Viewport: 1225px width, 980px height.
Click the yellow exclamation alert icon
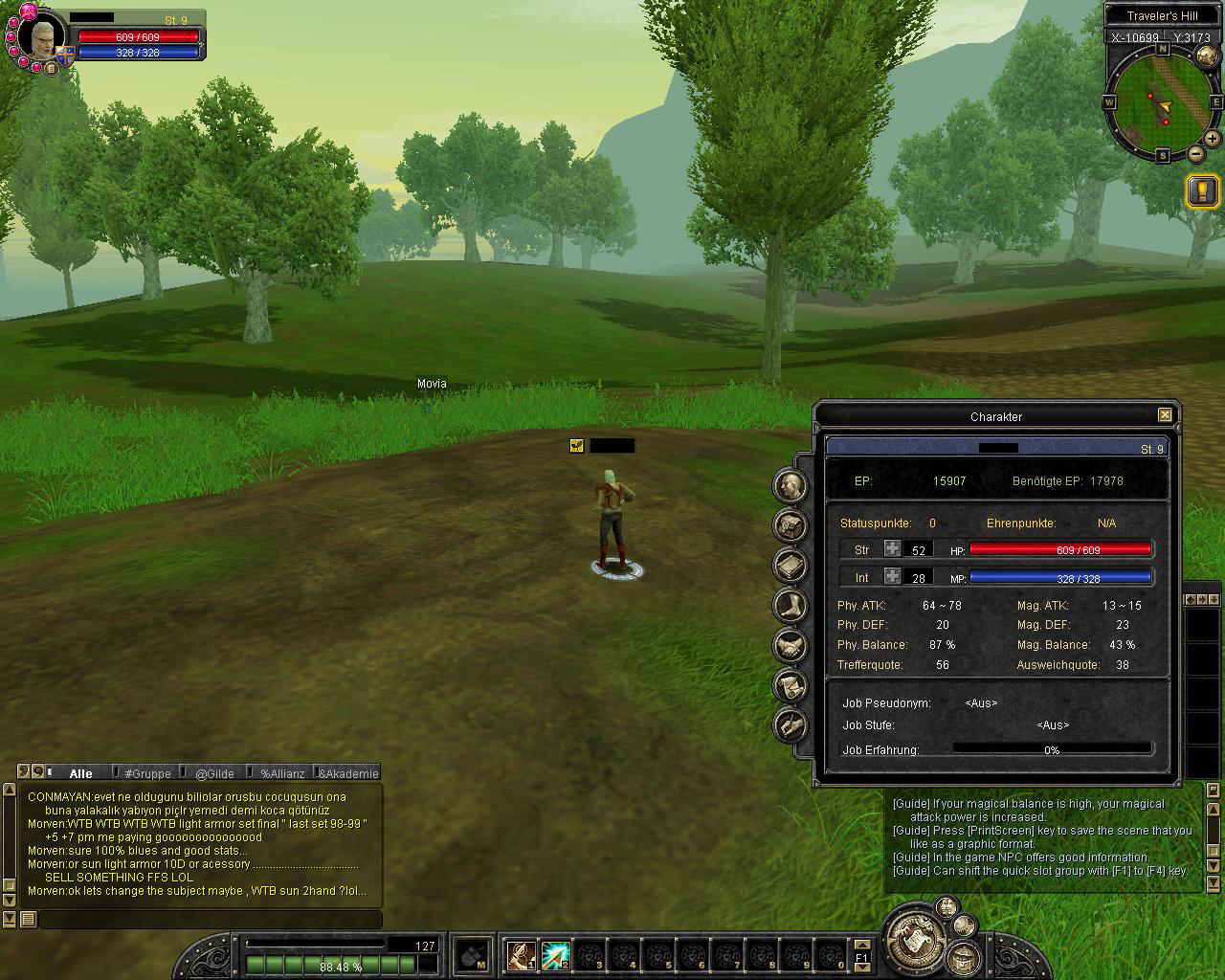[1202, 190]
